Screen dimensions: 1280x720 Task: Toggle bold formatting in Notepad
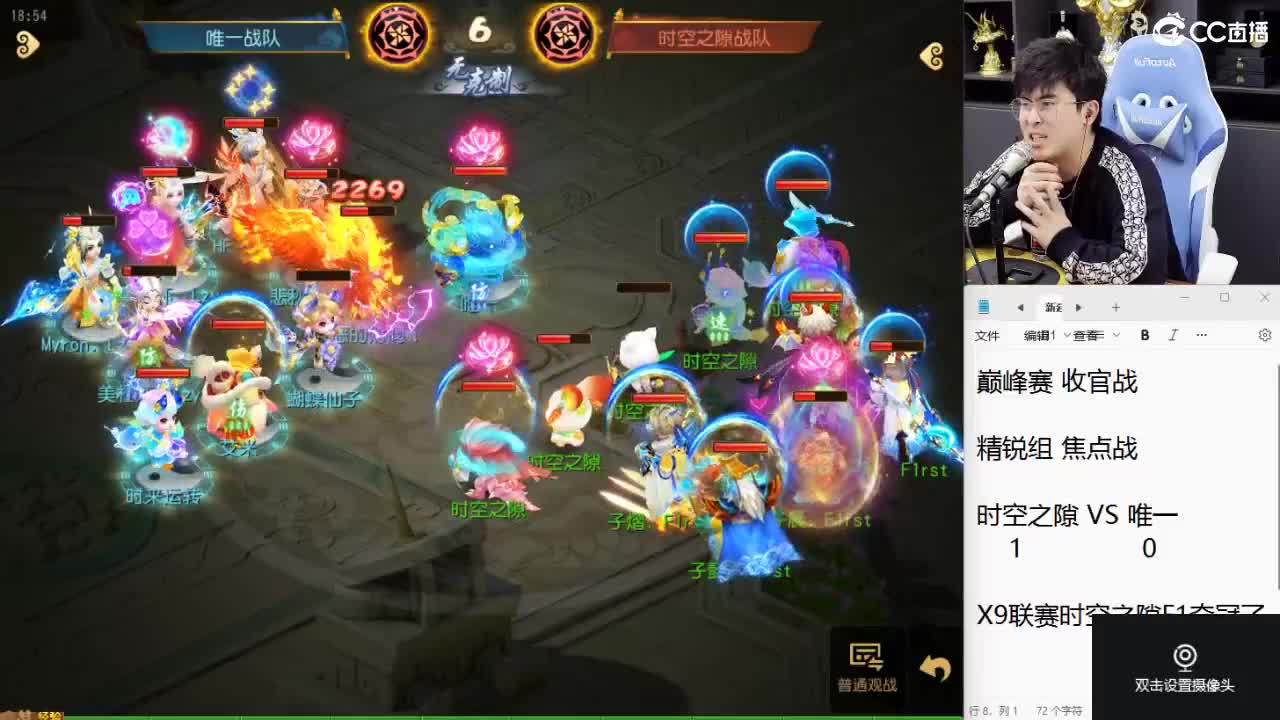pyautogui.click(x=1144, y=335)
